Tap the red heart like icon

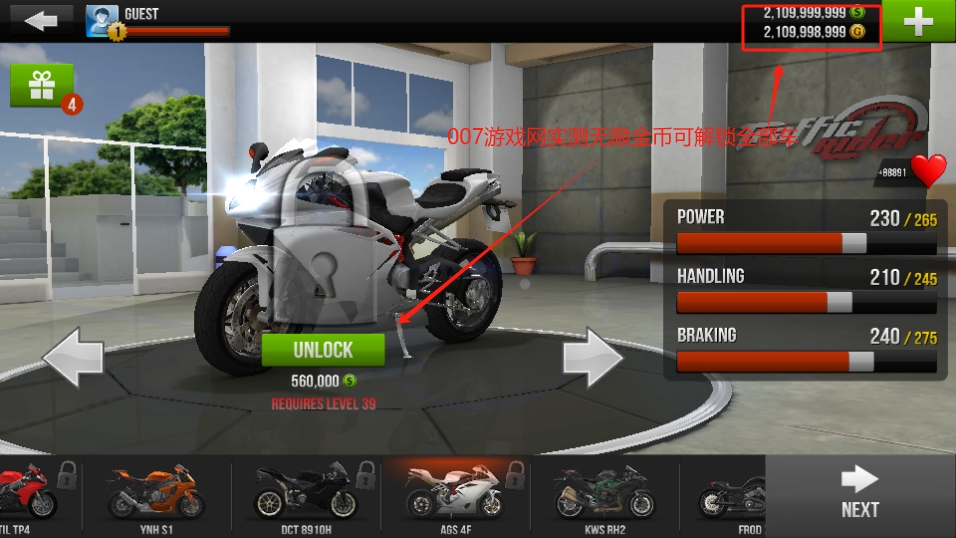tap(928, 171)
